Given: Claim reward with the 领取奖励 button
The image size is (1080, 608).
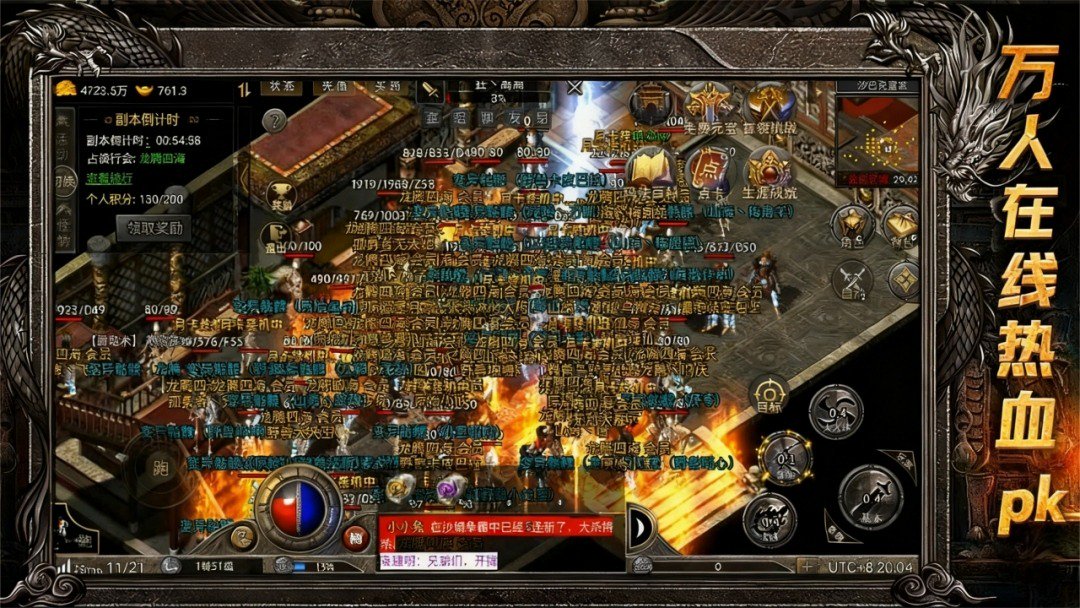Looking at the screenshot, I should pos(153,227).
